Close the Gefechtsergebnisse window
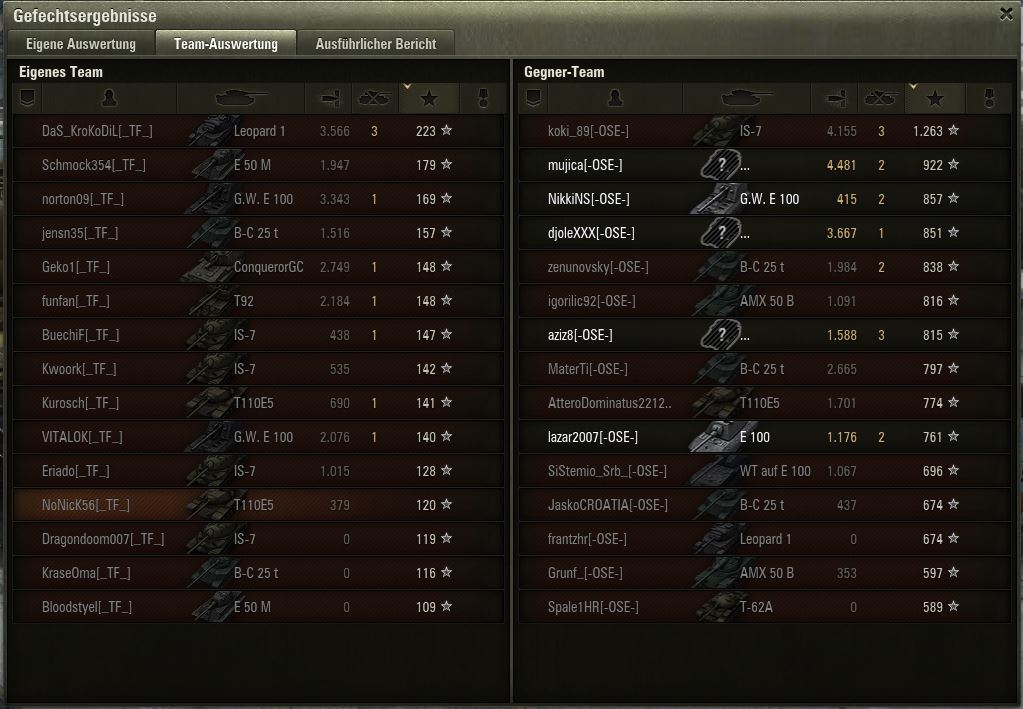This screenshot has height=709, width=1023. tap(1006, 14)
